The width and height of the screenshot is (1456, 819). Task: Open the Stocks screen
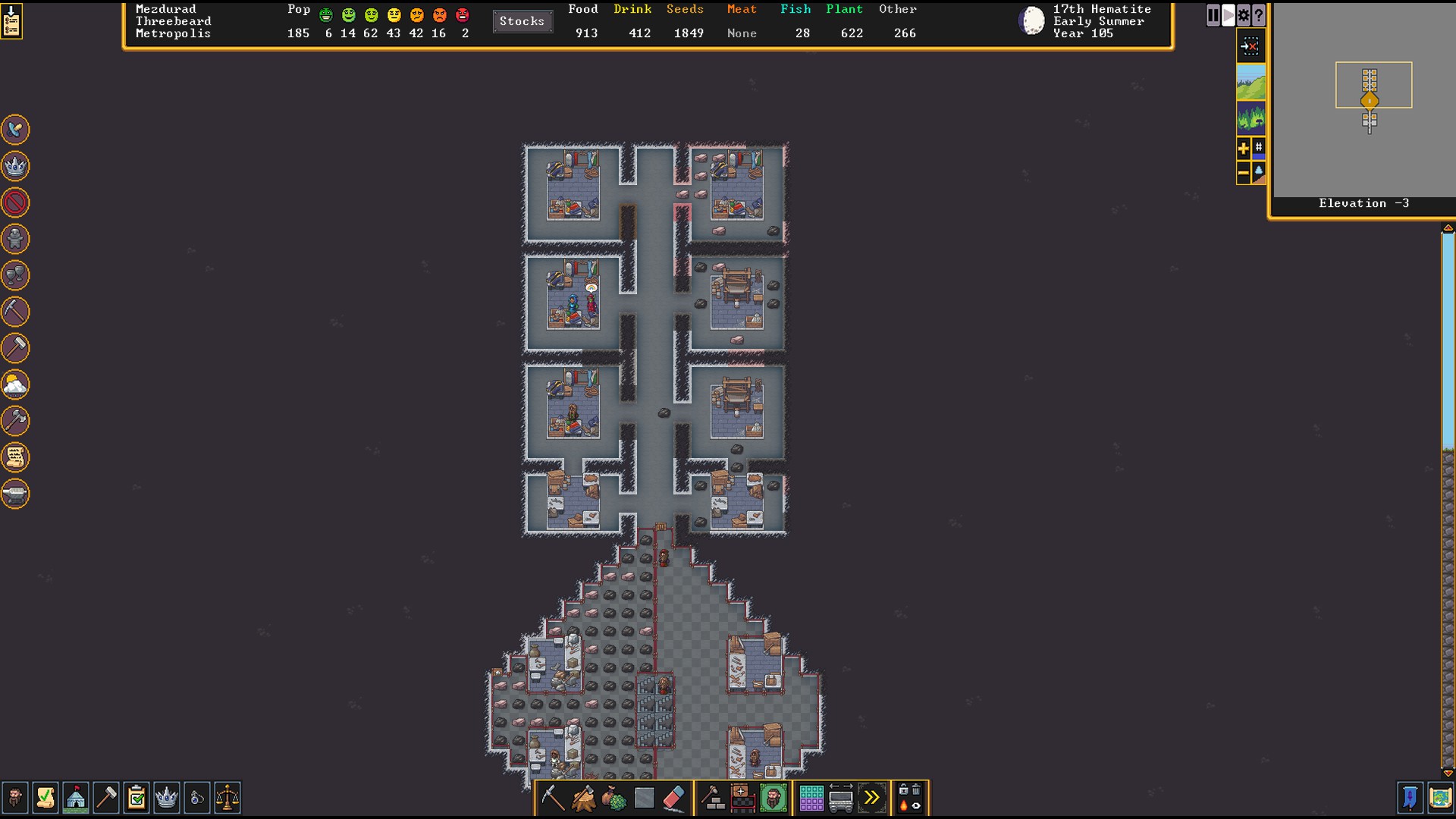[x=522, y=21]
